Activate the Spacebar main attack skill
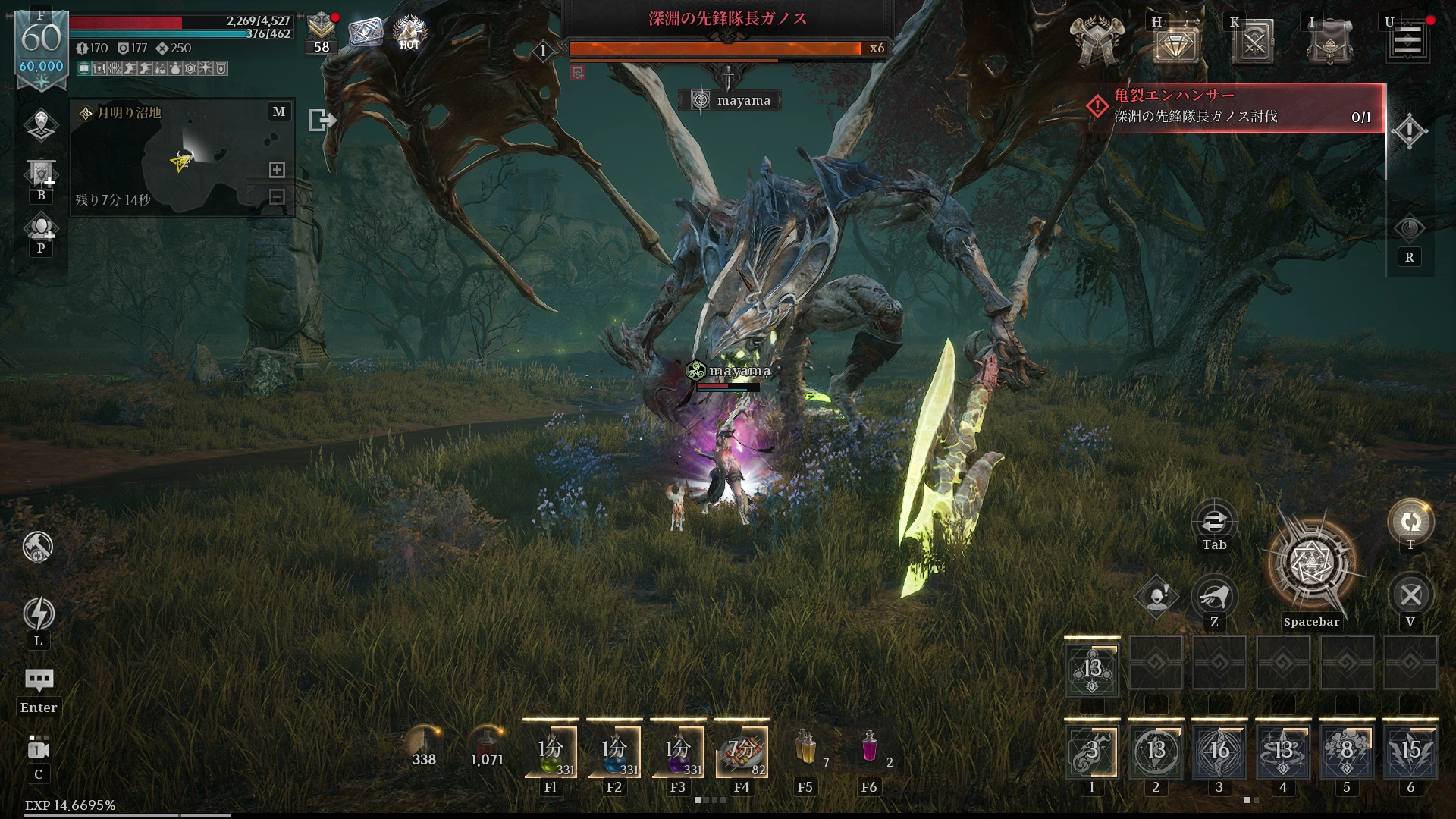The height and width of the screenshot is (819, 1456). [x=1311, y=564]
